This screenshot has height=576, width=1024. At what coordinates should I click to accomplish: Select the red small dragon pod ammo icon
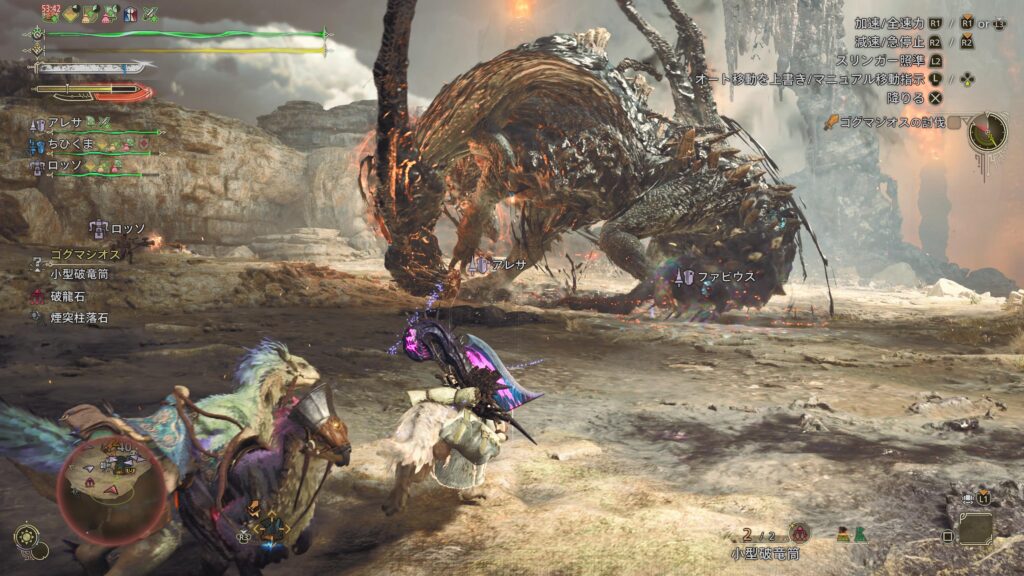coord(799,533)
